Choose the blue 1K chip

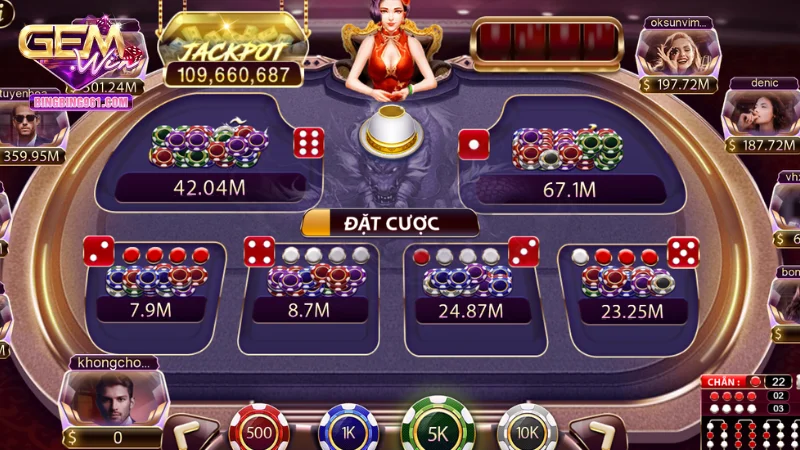tap(348, 431)
